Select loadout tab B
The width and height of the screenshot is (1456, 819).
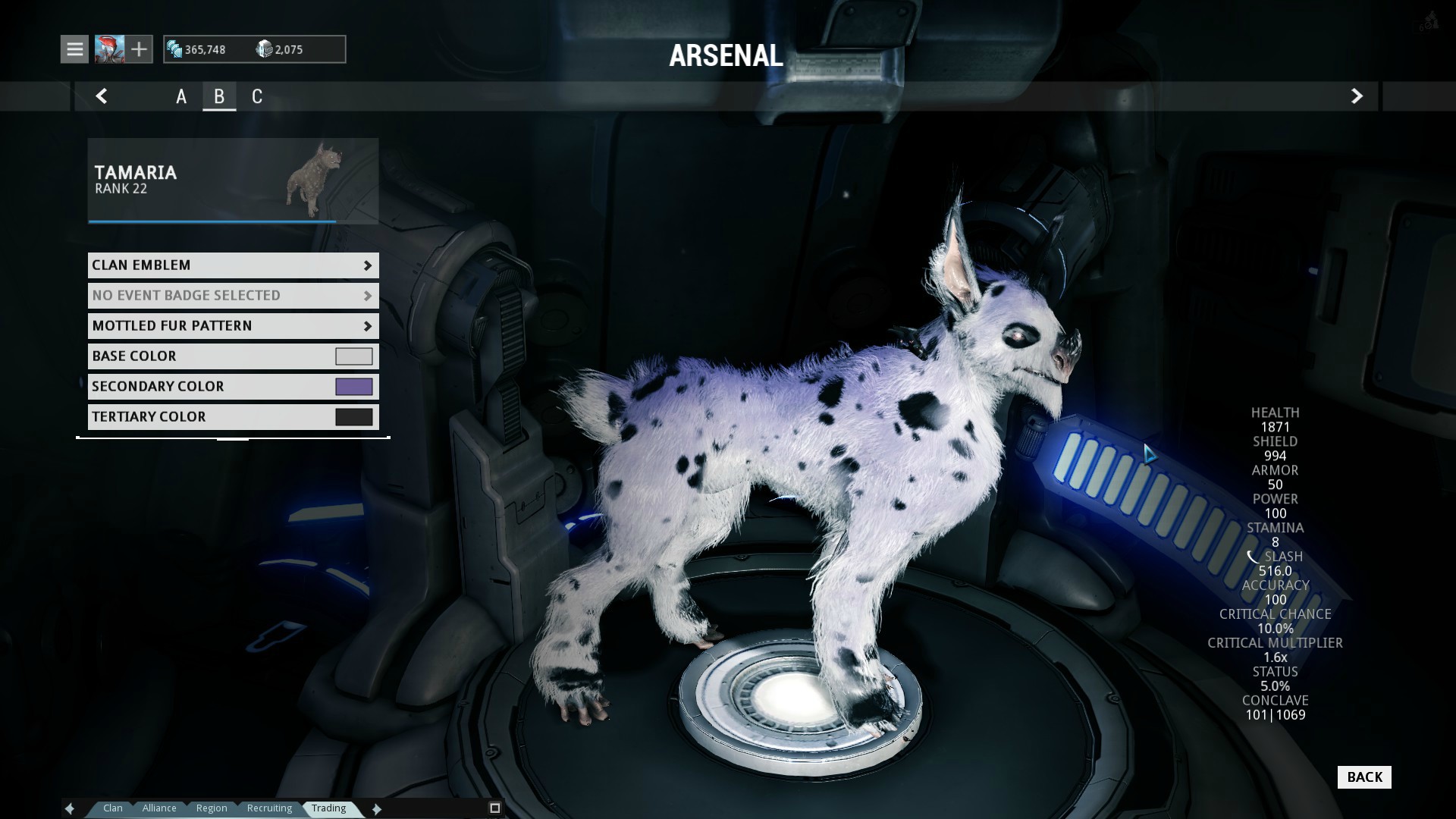pos(219,96)
